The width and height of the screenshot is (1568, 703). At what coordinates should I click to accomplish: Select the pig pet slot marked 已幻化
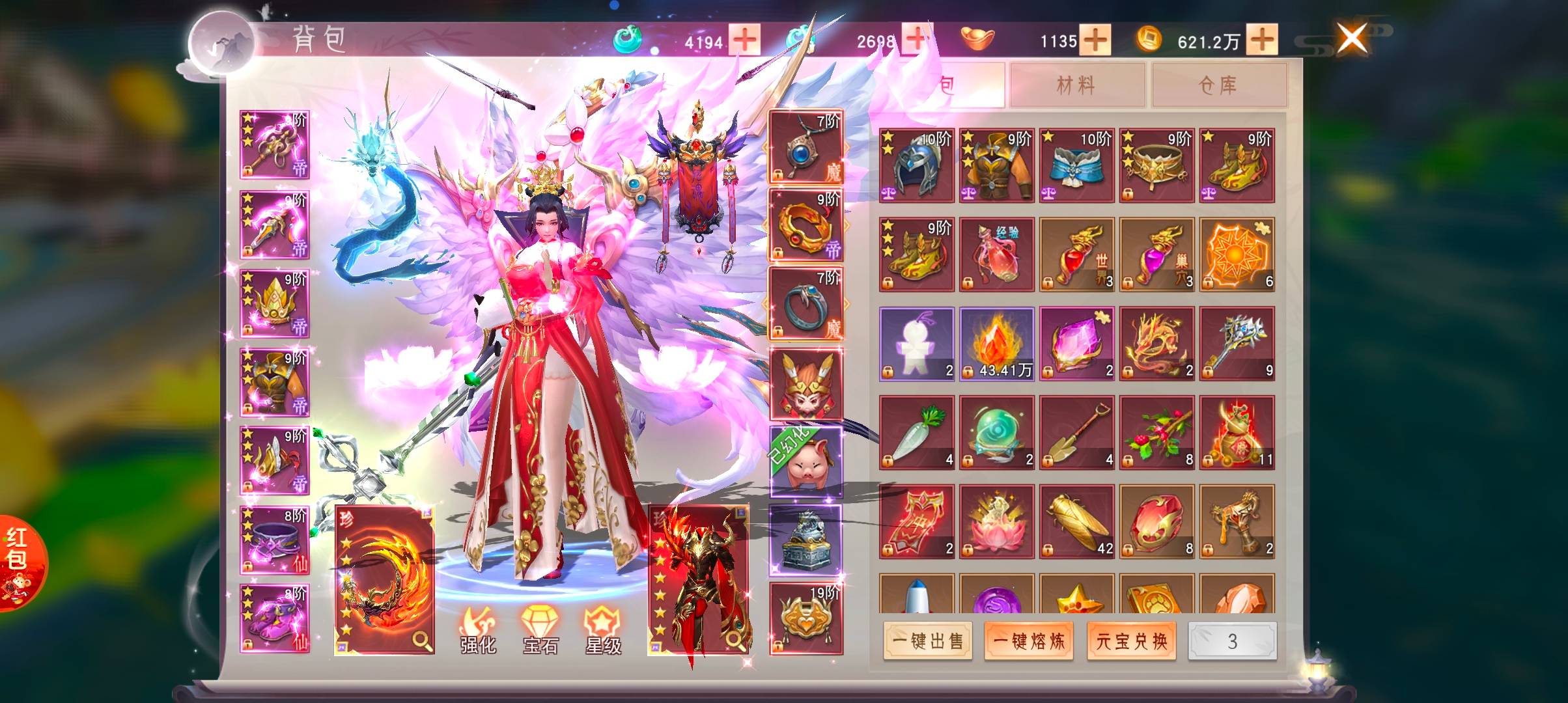(806, 462)
